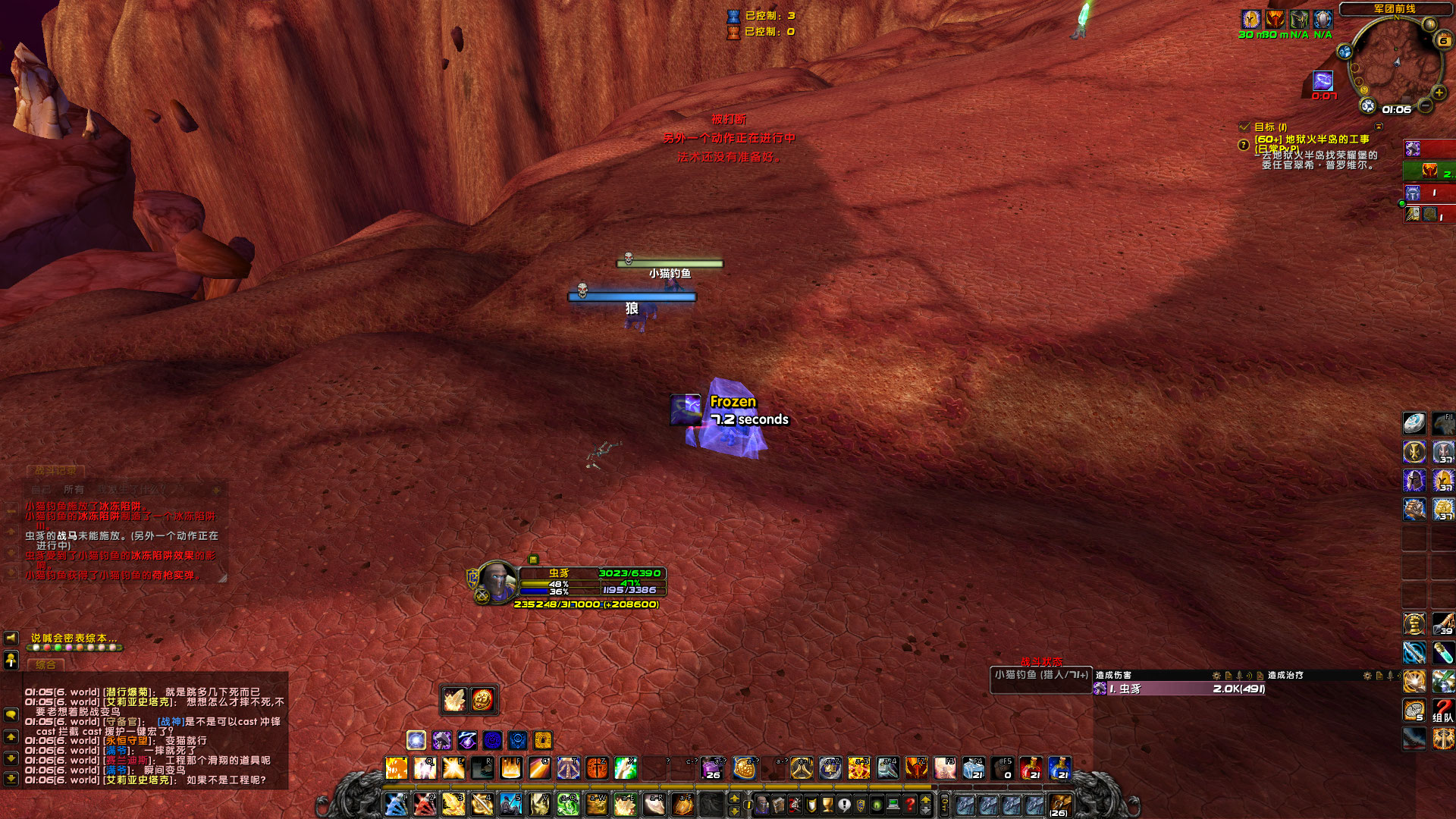Screen dimensions: 1456x819
Task: Open the calendar showing 6 by the minimap
Action: [1444, 39]
